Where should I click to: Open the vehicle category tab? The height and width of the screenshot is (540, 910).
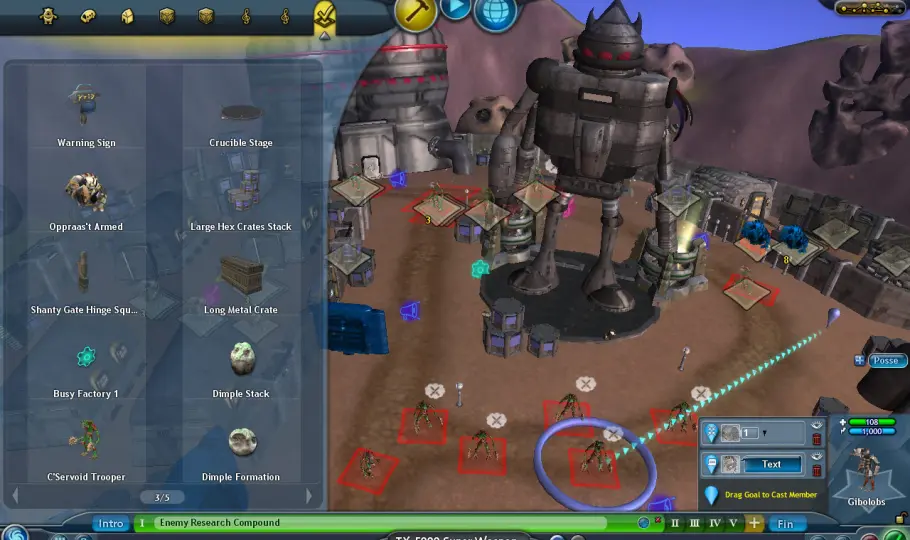point(88,16)
